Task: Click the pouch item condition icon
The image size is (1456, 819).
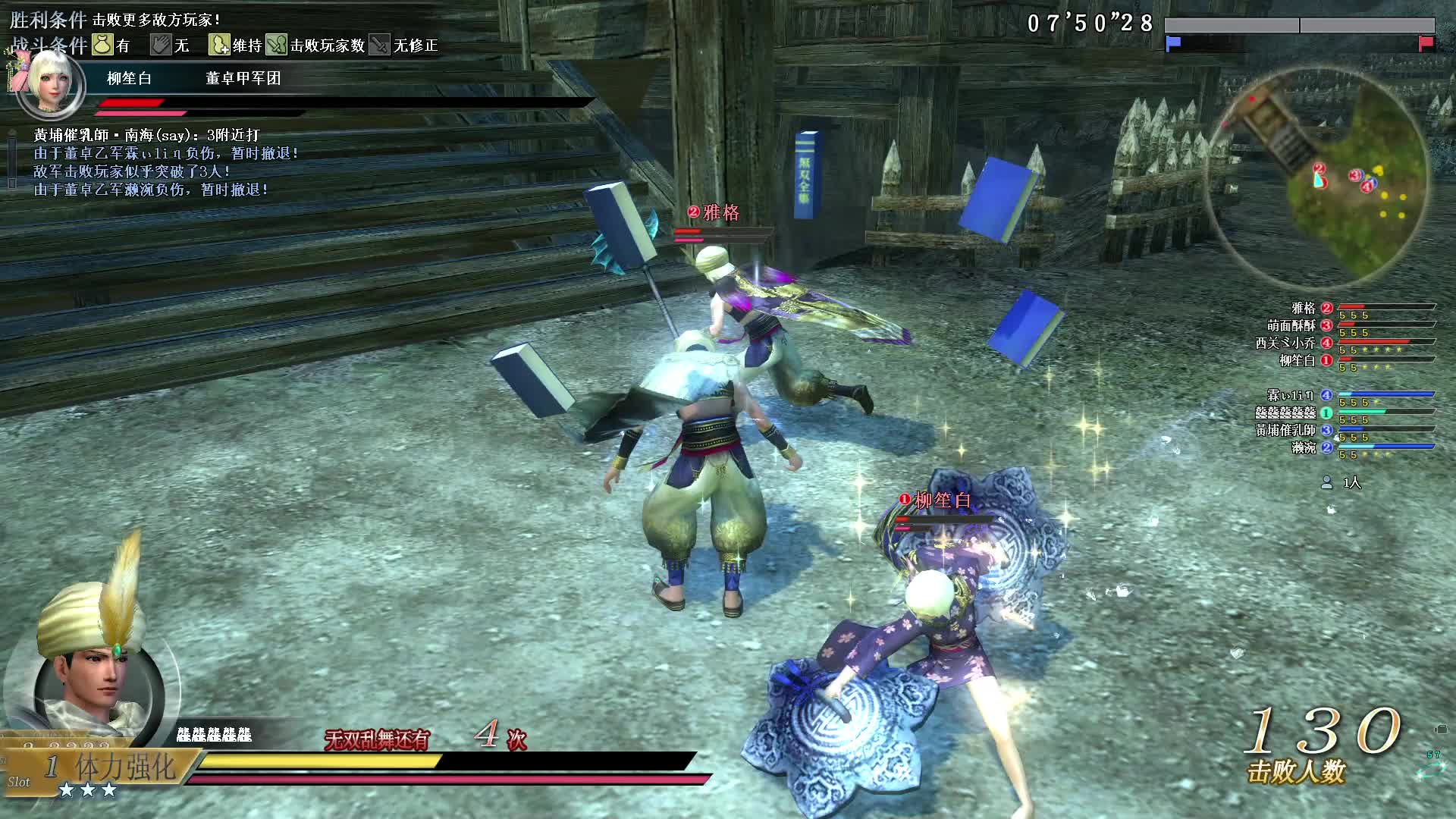Action: [102, 45]
